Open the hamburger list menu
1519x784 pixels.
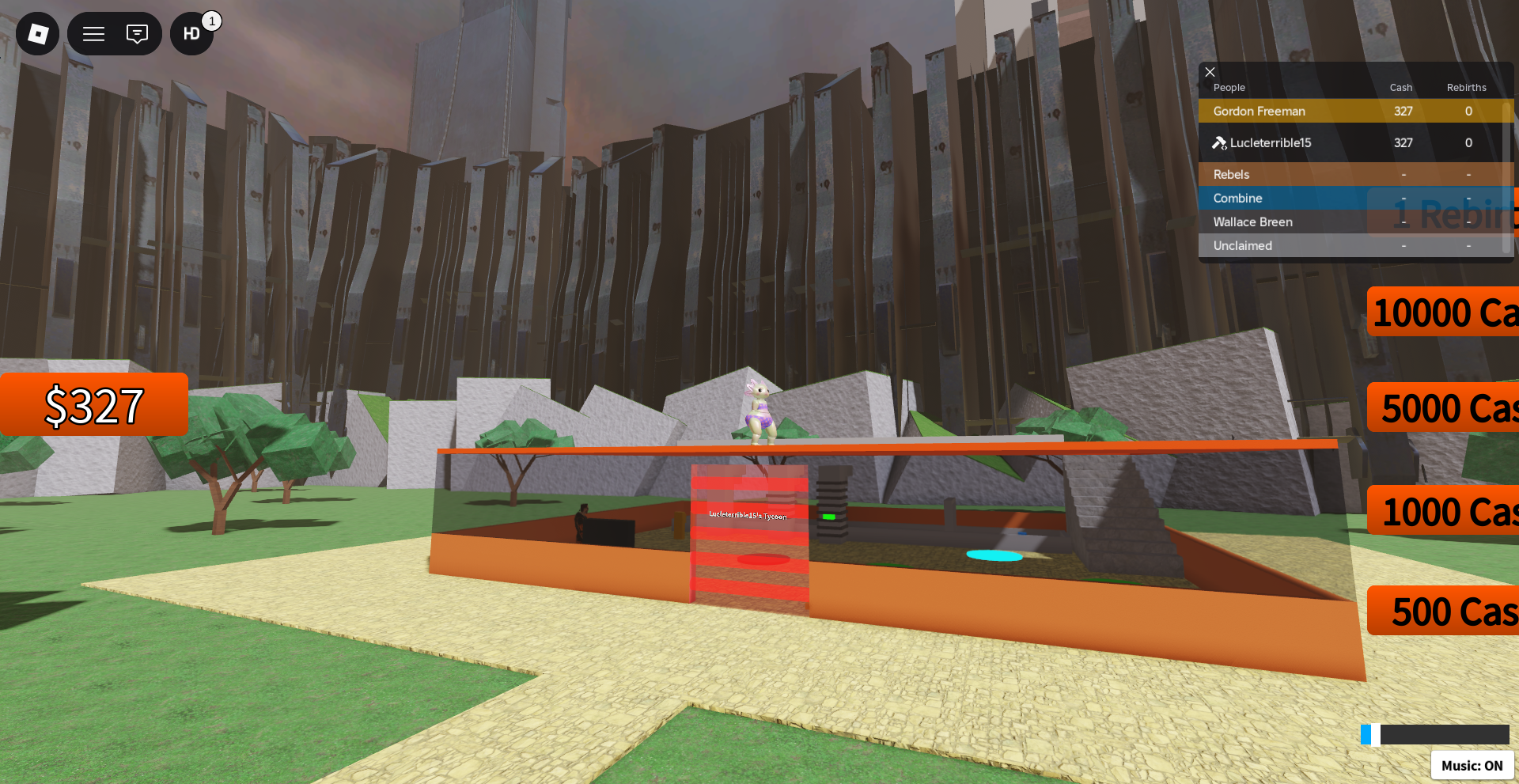[x=94, y=33]
